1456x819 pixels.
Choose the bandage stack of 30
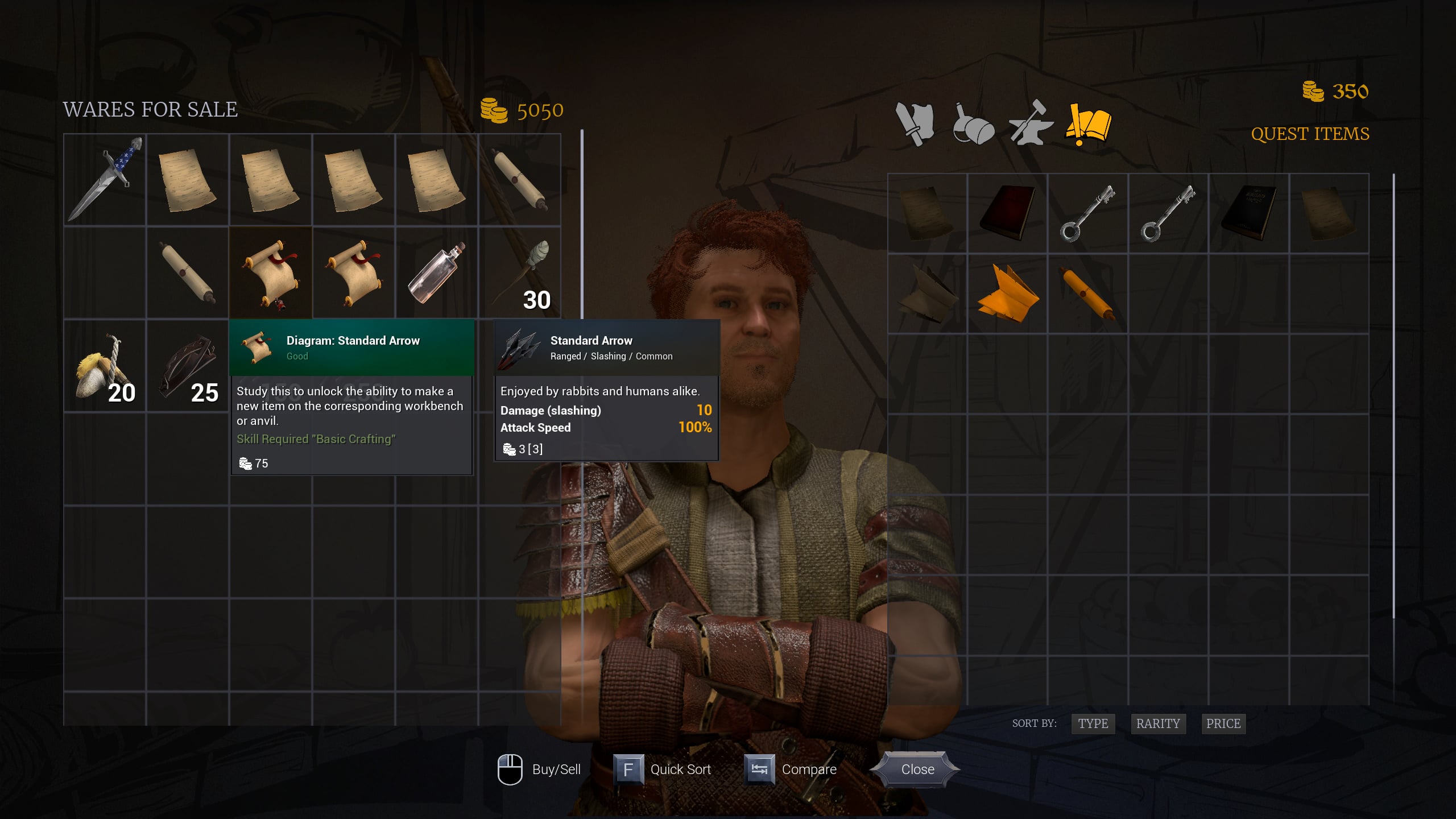pos(520,273)
